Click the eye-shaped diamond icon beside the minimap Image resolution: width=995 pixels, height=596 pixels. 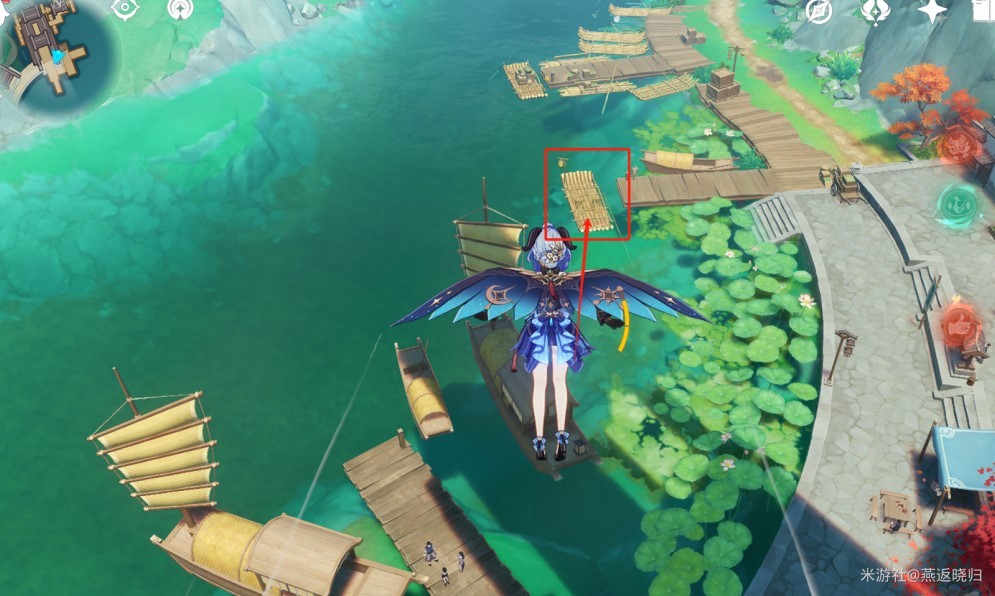(x=125, y=9)
